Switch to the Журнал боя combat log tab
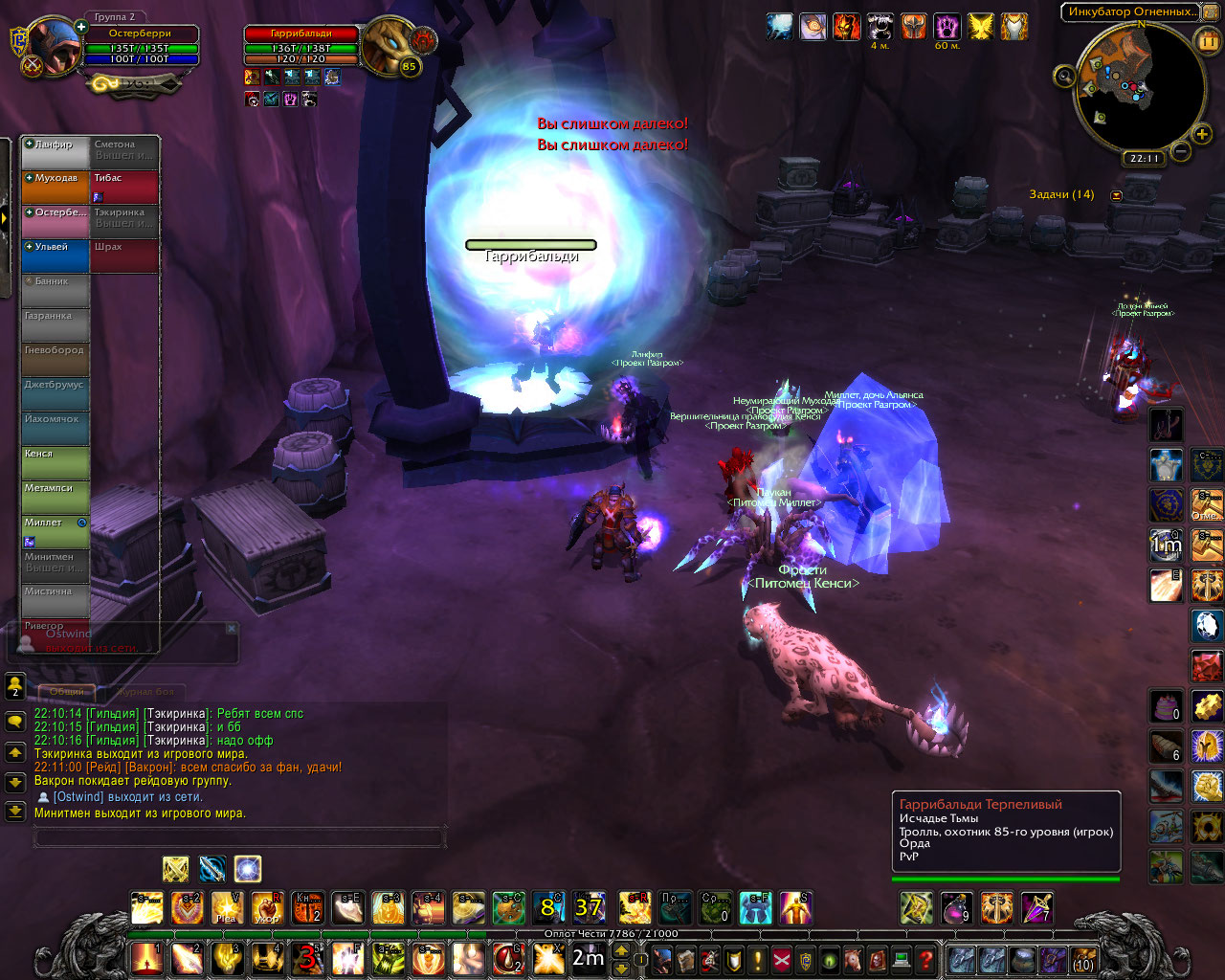This screenshot has width=1225, height=980. (146, 691)
